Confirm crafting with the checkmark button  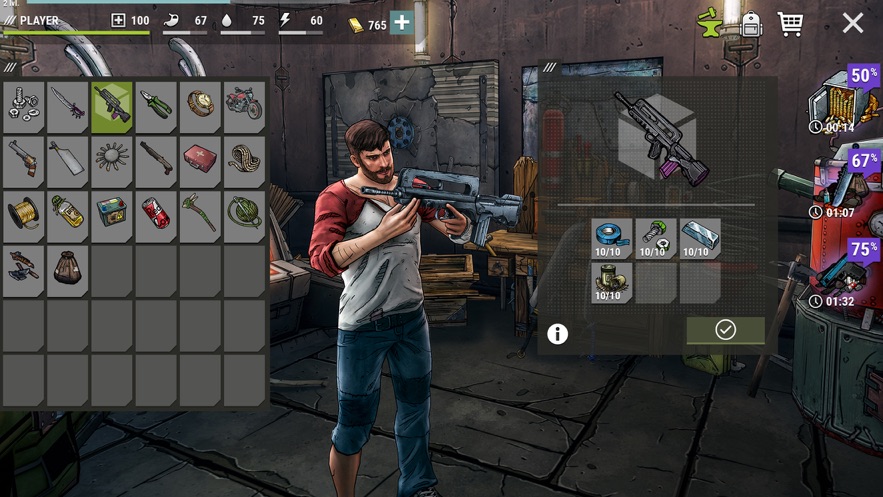[725, 330]
